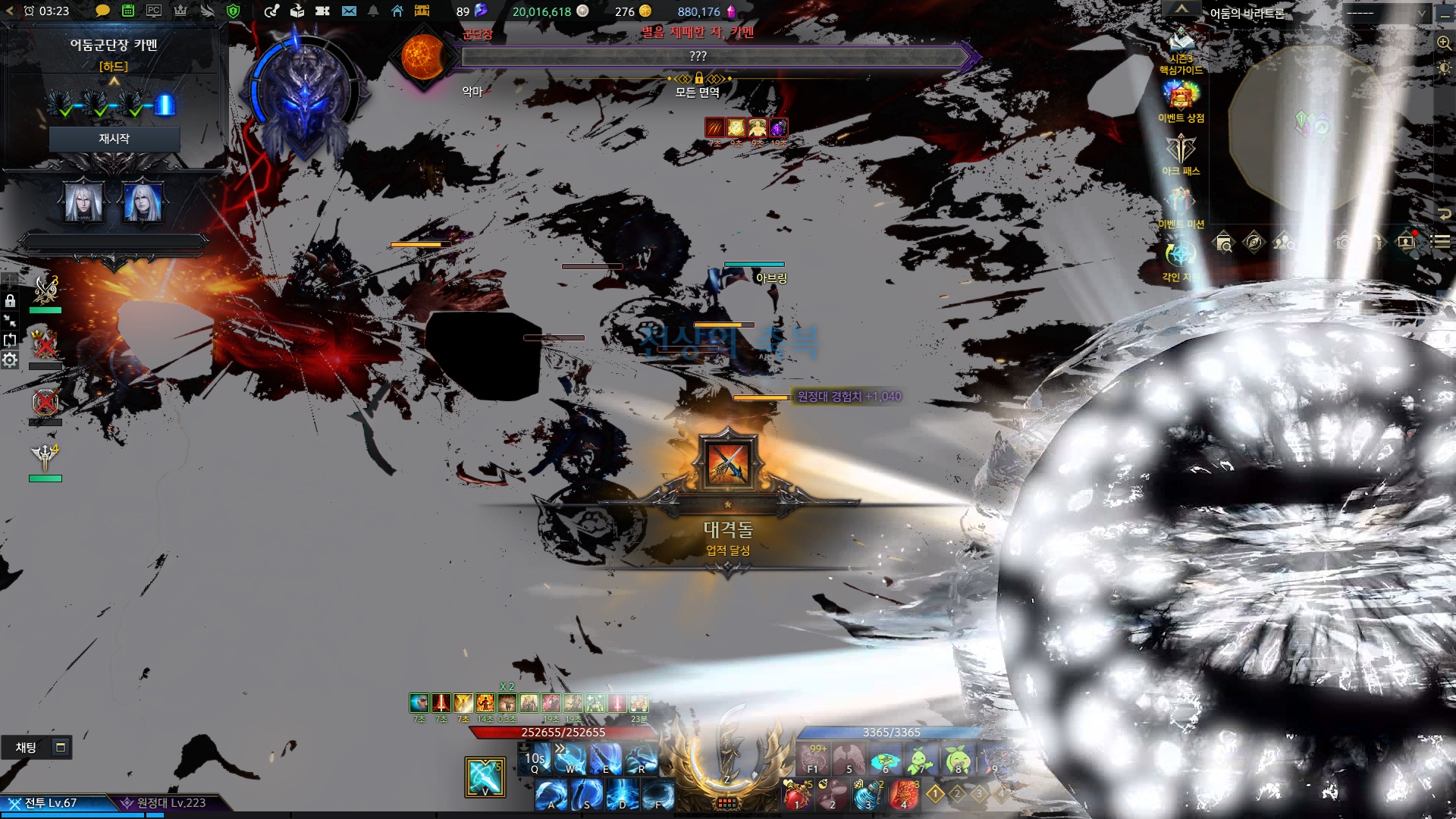Click the 재시작 restart button
This screenshot has height=819, width=1456.
[114, 139]
